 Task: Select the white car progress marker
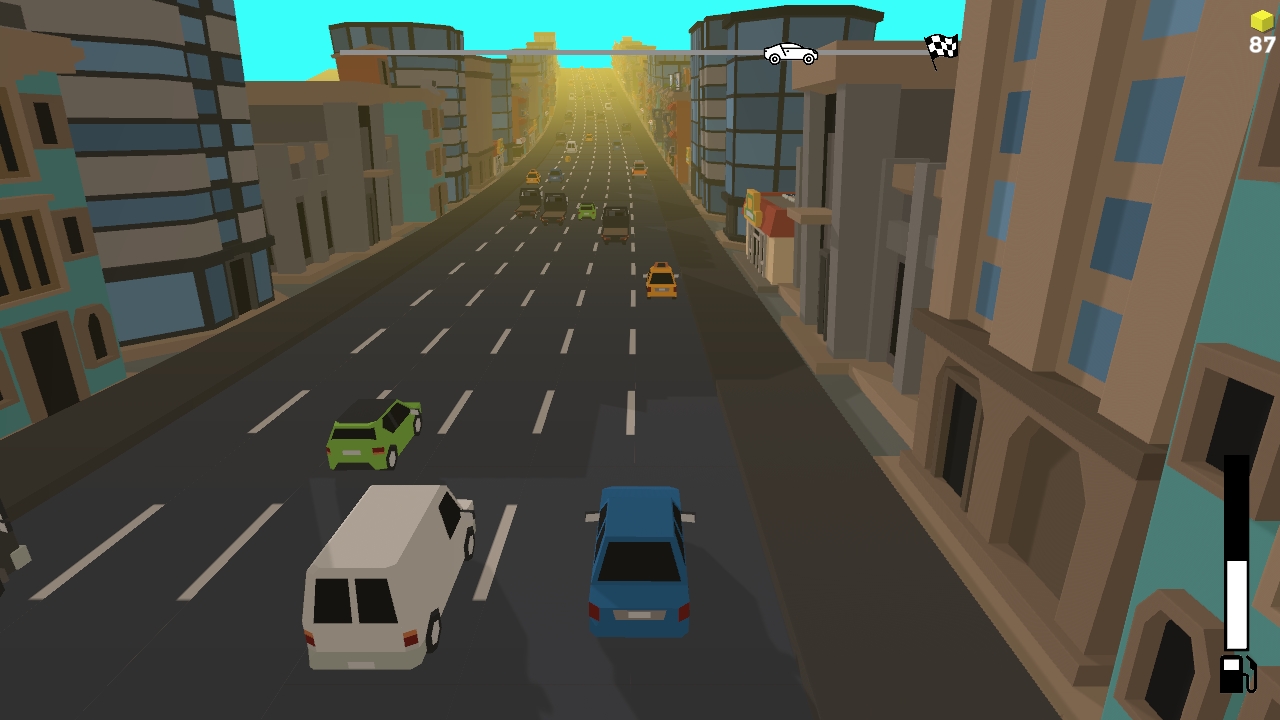789,52
